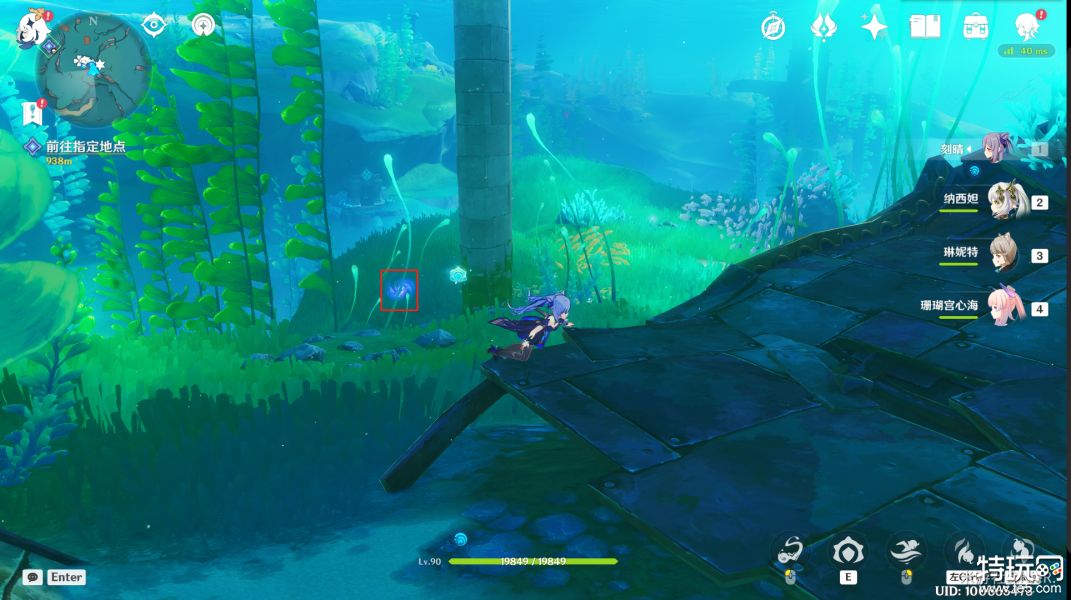This screenshot has width=1071, height=600.
Task: Open the winged battle pass icon
Action: click(x=824, y=26)
